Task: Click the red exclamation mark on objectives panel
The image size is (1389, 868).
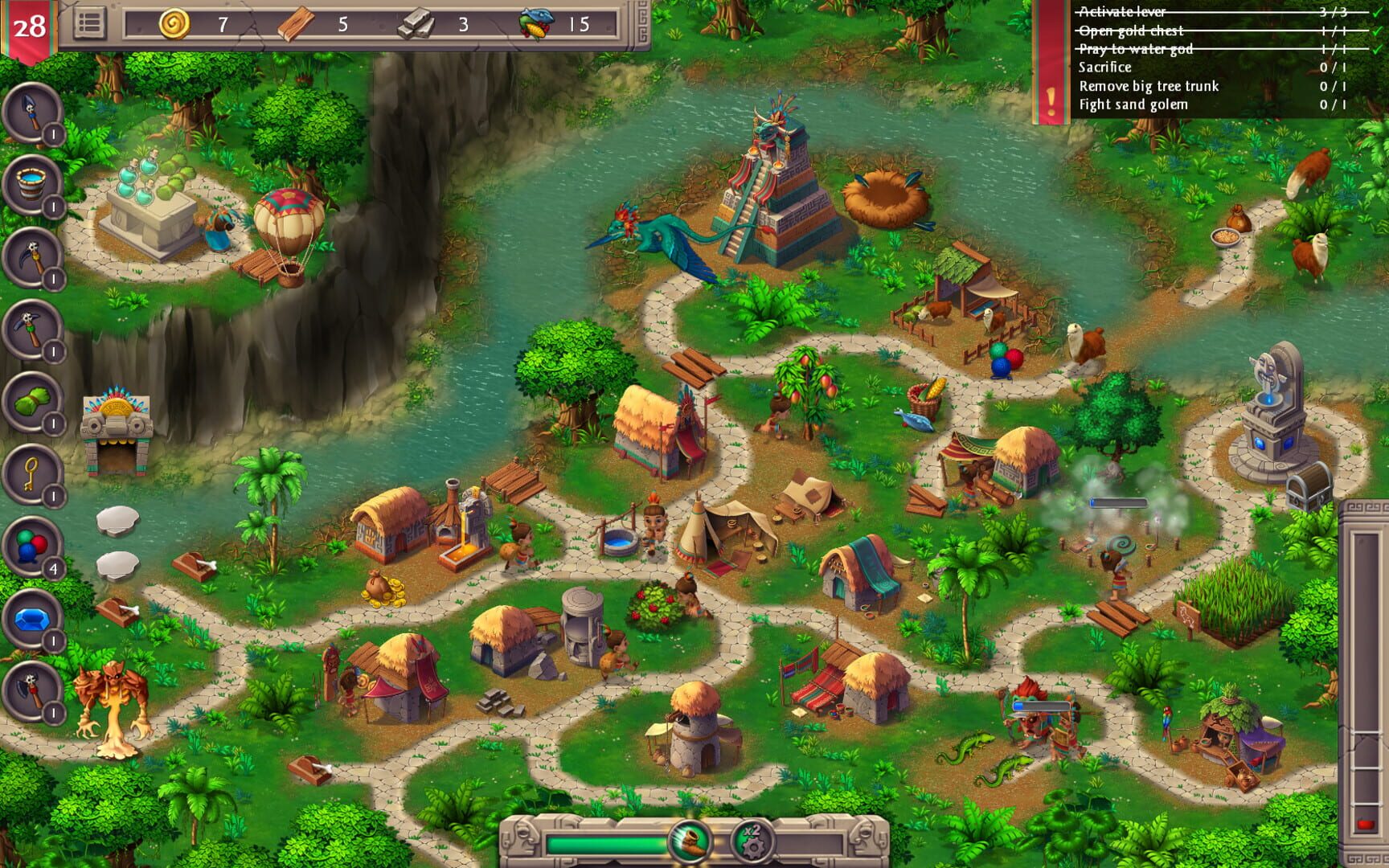Action: click(x=1051, y=100)
